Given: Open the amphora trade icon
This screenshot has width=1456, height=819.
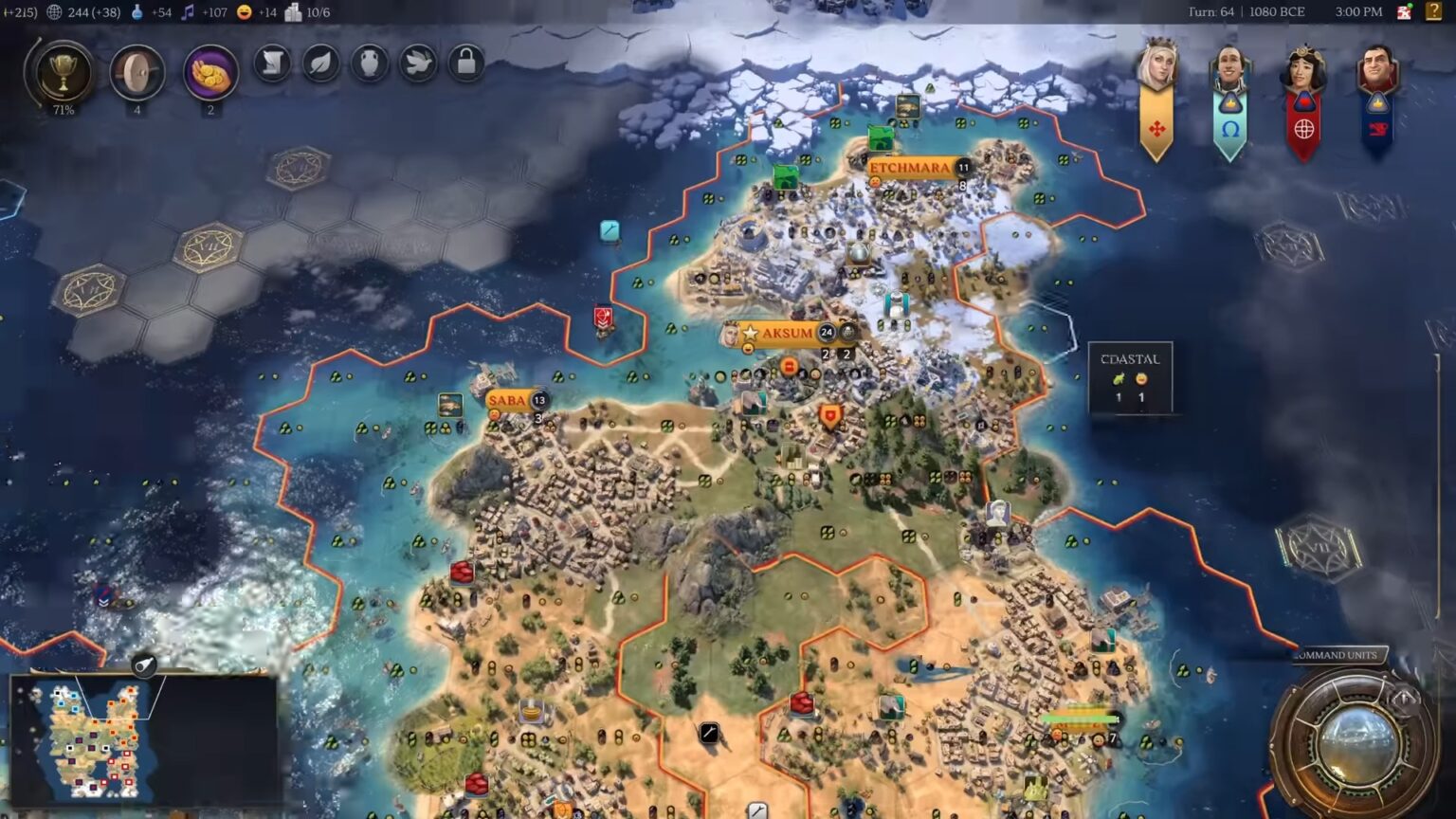Looking at the screenshot, I should click(372, 64).
